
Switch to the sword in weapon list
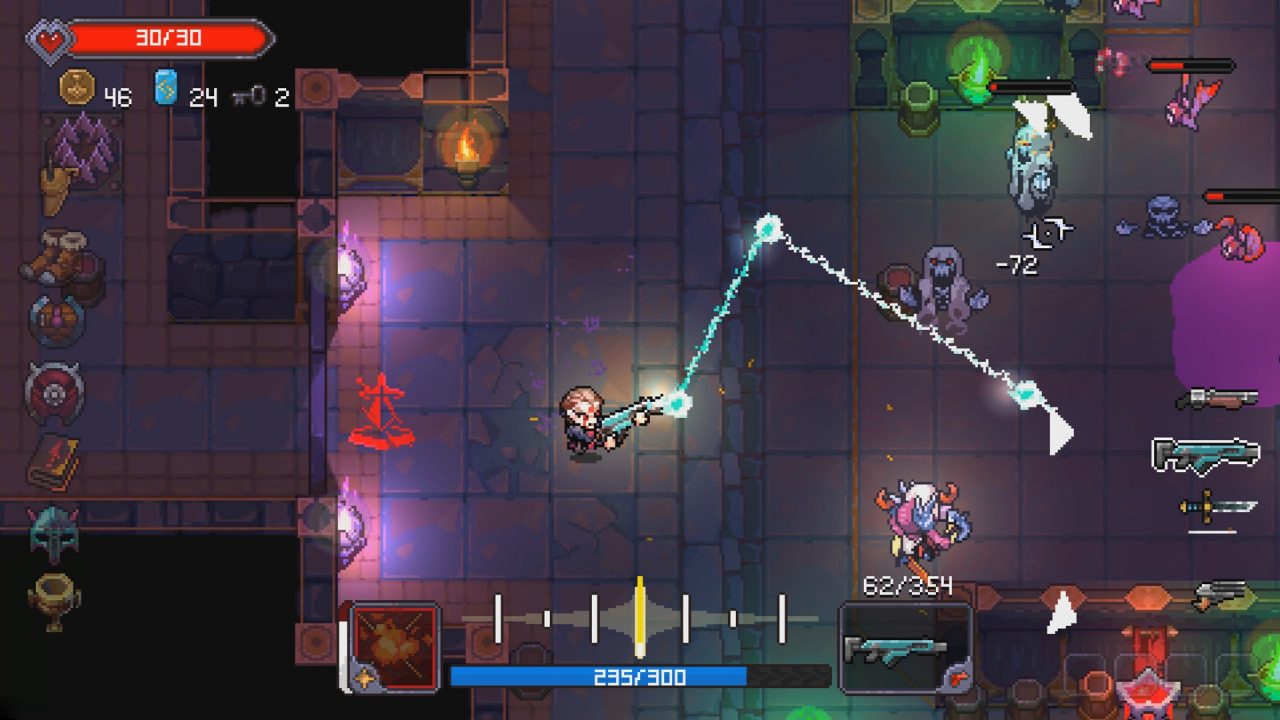coord(1216,507)
